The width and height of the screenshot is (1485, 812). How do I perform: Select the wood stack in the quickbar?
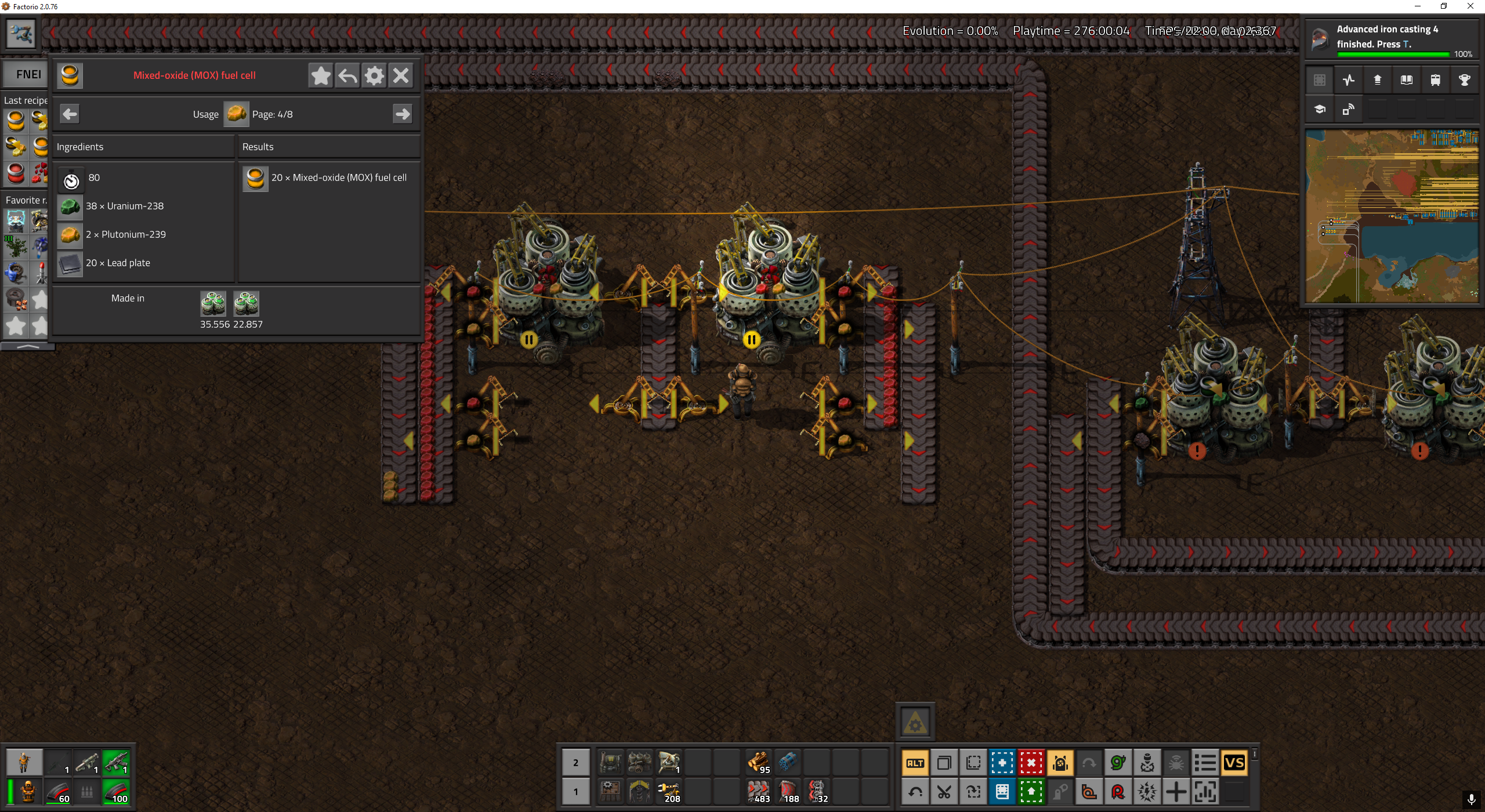pos(758,762)
